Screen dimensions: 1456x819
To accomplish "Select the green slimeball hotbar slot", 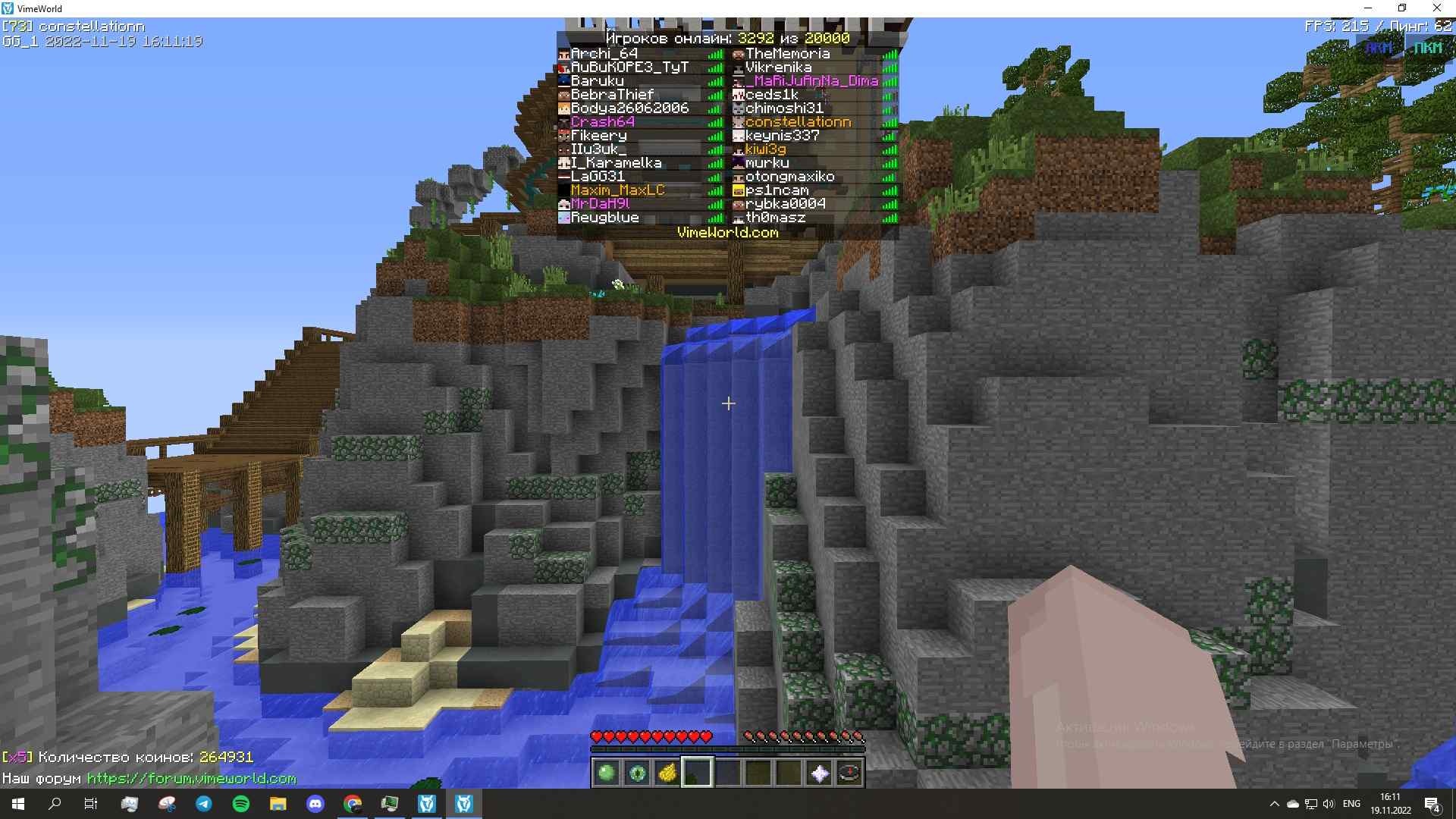I will [x=607, y=773].
